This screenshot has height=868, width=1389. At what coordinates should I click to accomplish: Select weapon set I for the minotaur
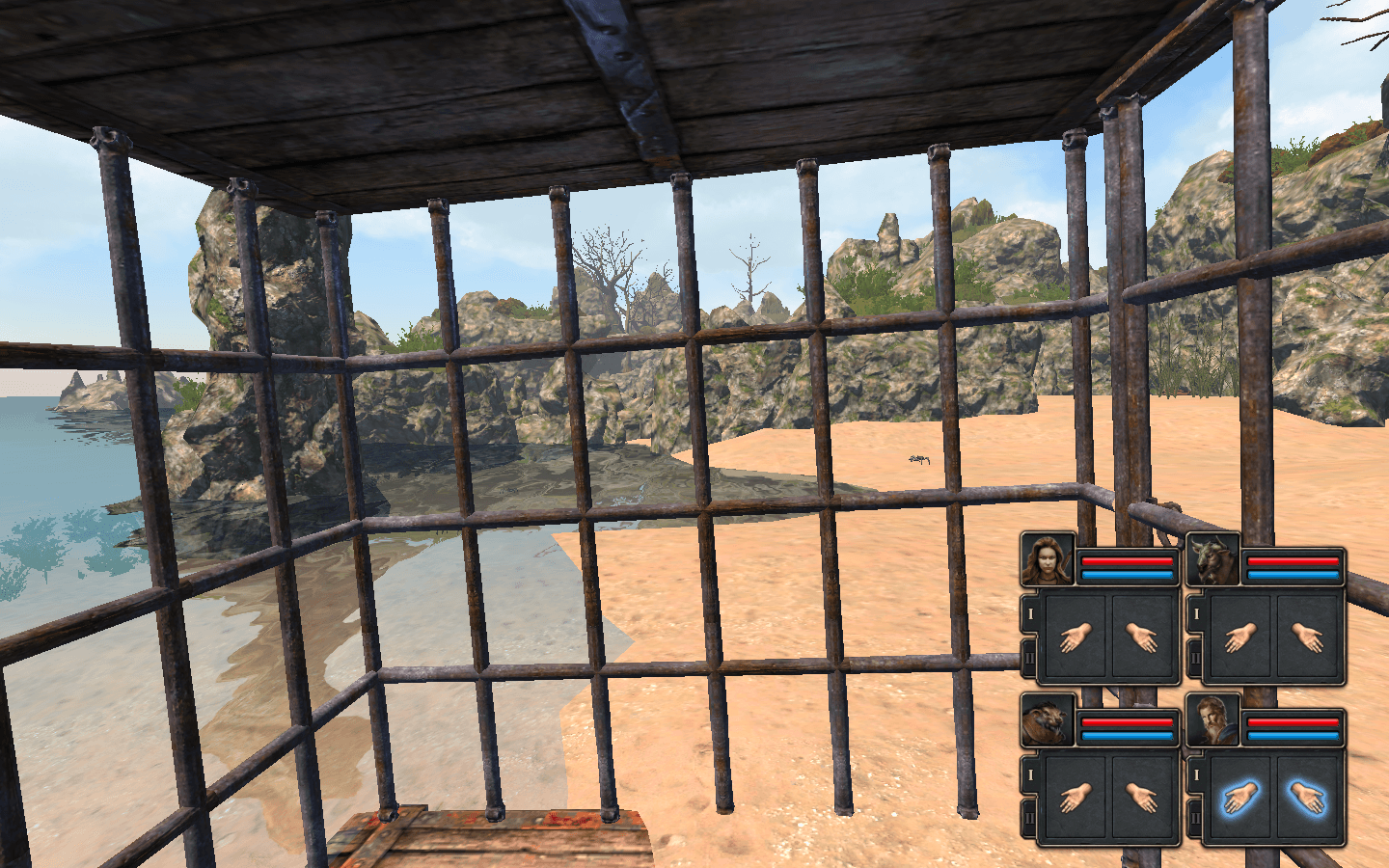[x=1195, y=613]
